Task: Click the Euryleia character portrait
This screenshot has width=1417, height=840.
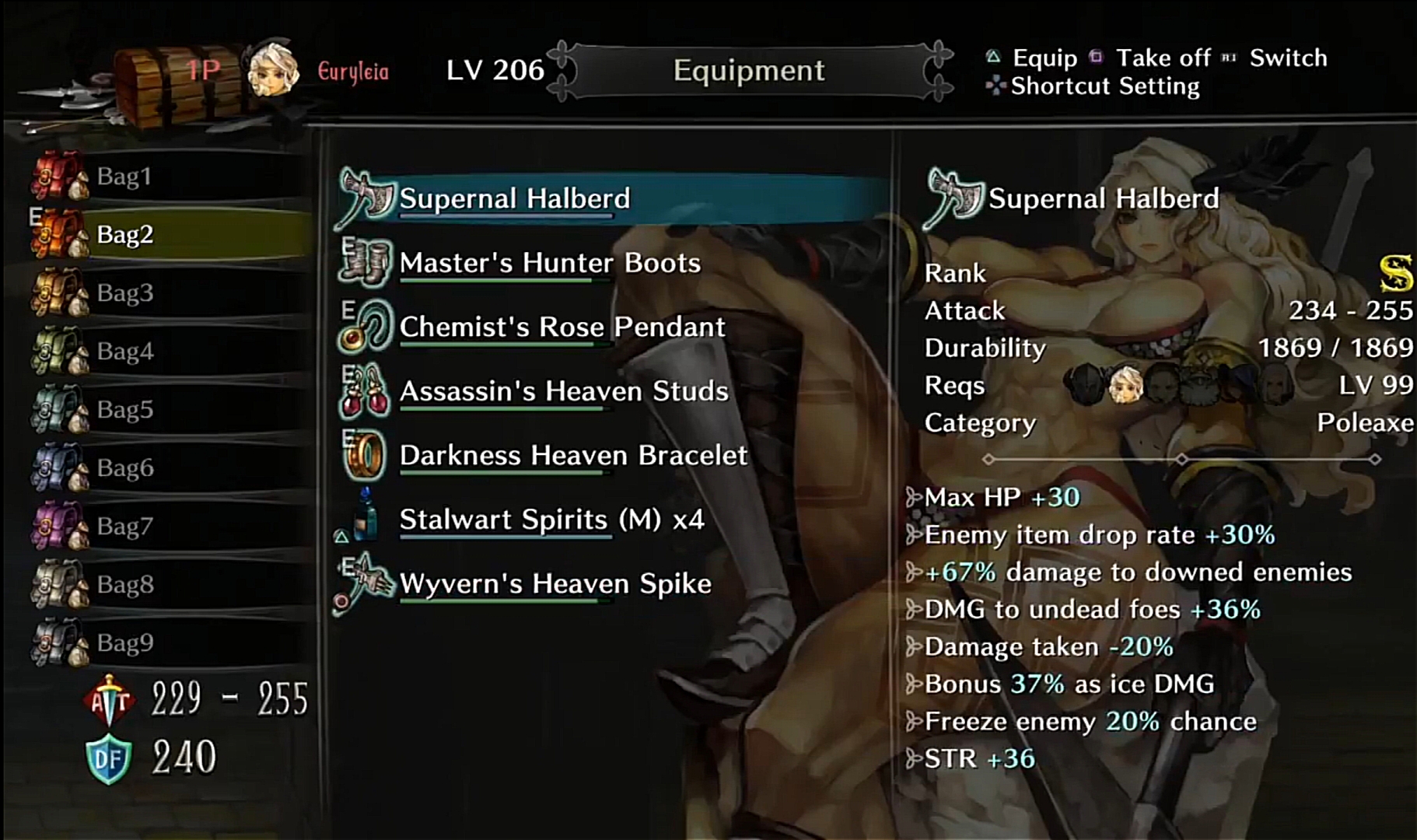Action: [x=273, y=70]
